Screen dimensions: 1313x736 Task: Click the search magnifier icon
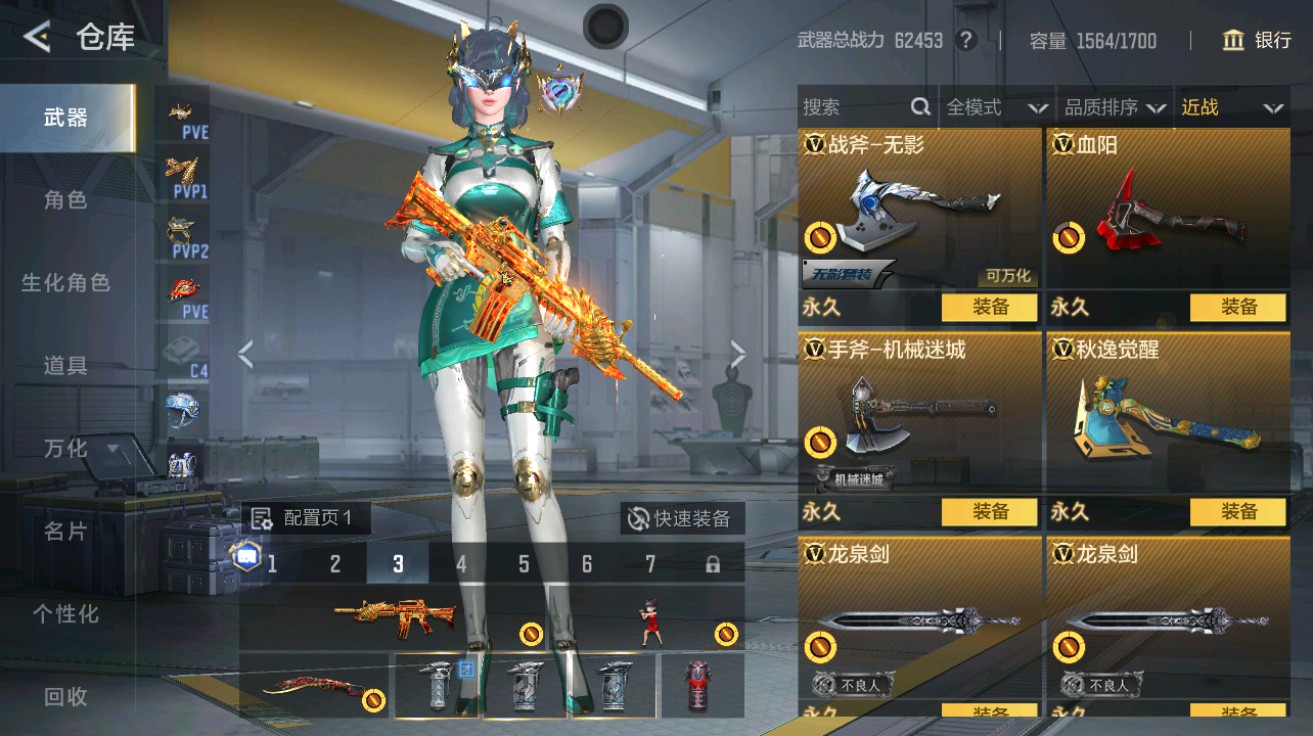coord(919,107)
